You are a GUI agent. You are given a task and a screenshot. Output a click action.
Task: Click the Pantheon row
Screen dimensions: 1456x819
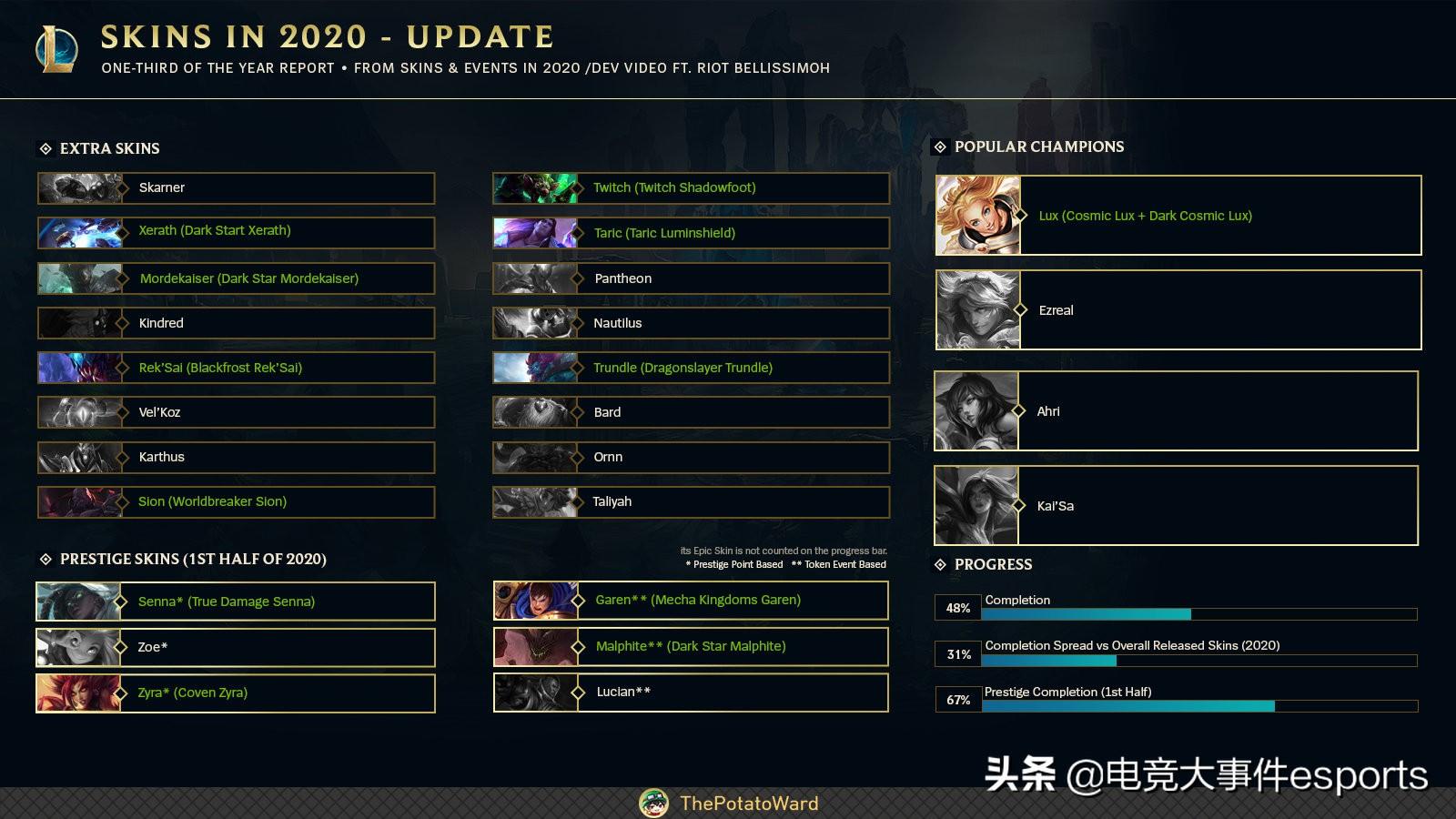[x=692, y=278]
